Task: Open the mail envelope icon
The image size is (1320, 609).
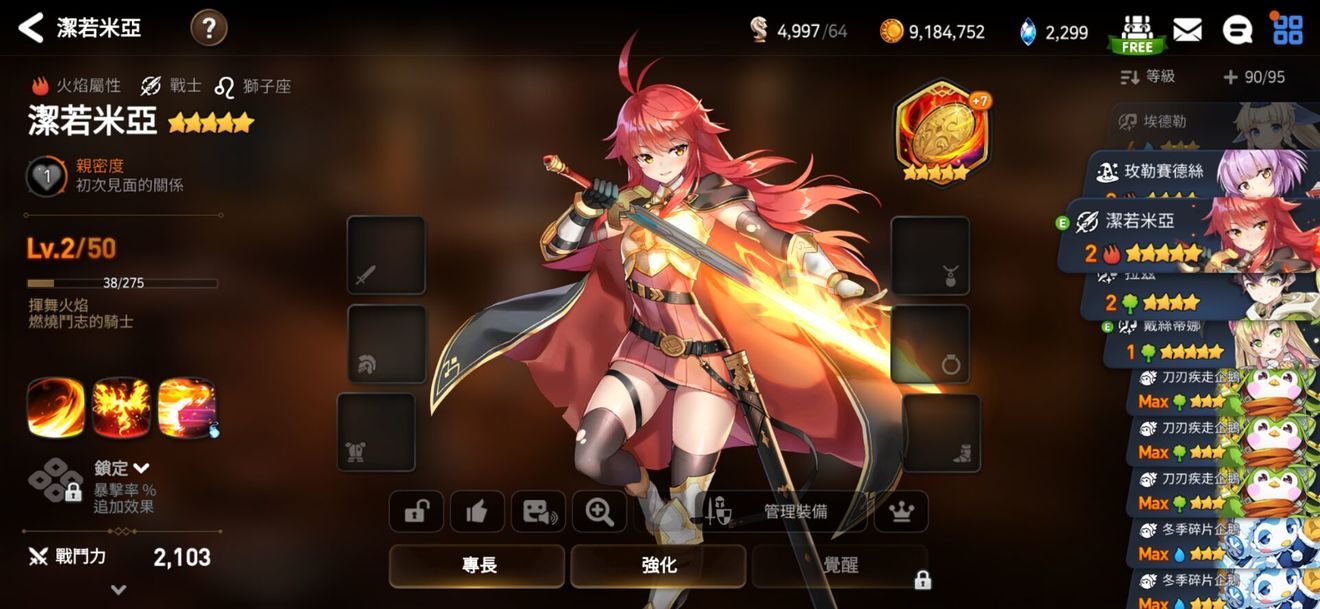Action: point(1187,30)
